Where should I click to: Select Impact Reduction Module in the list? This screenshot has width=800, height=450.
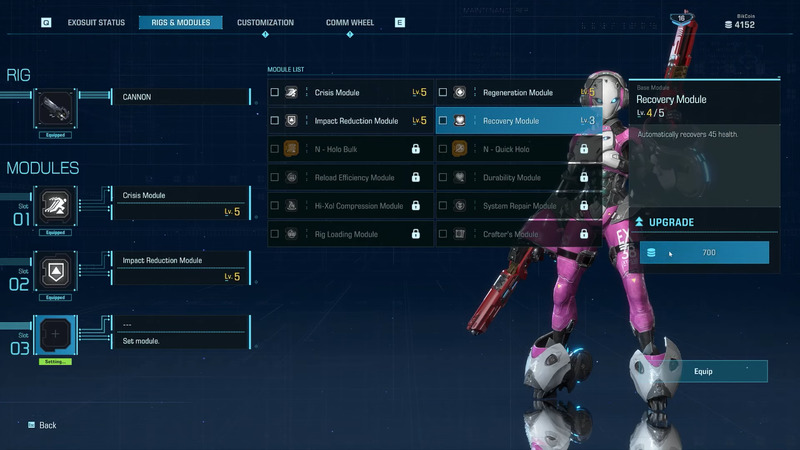tap(350, 121)
